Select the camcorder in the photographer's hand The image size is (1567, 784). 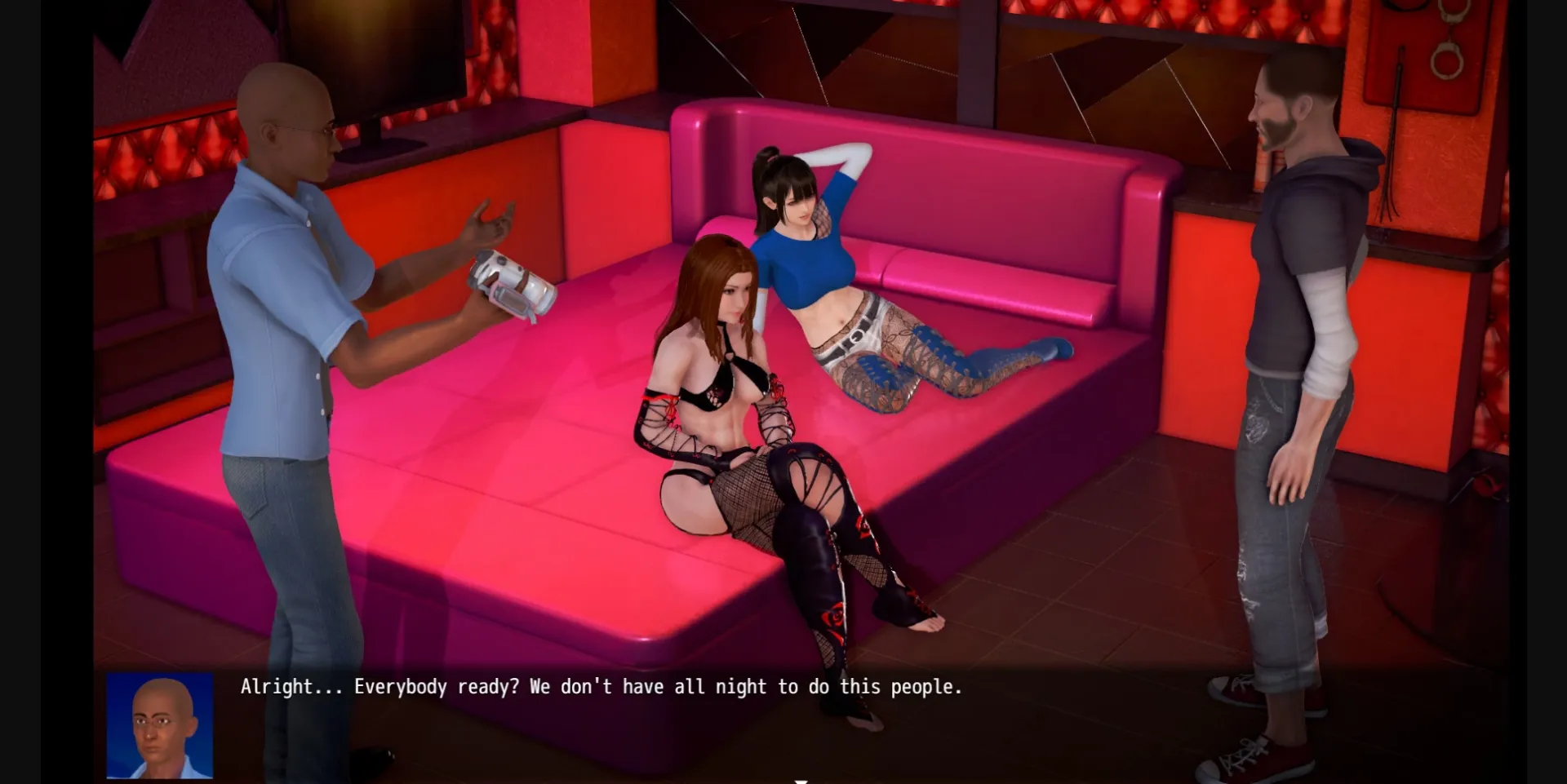(x=508, y=285)
